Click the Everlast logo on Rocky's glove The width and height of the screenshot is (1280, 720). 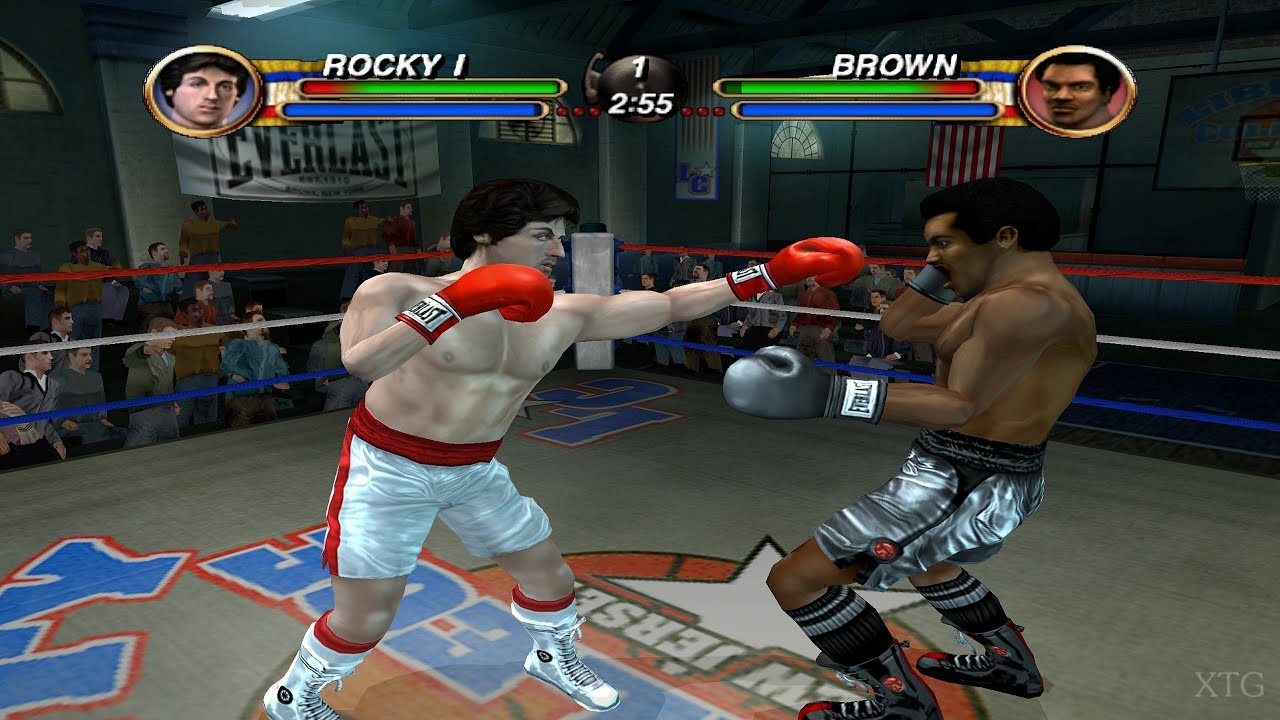tap(430, 312)
